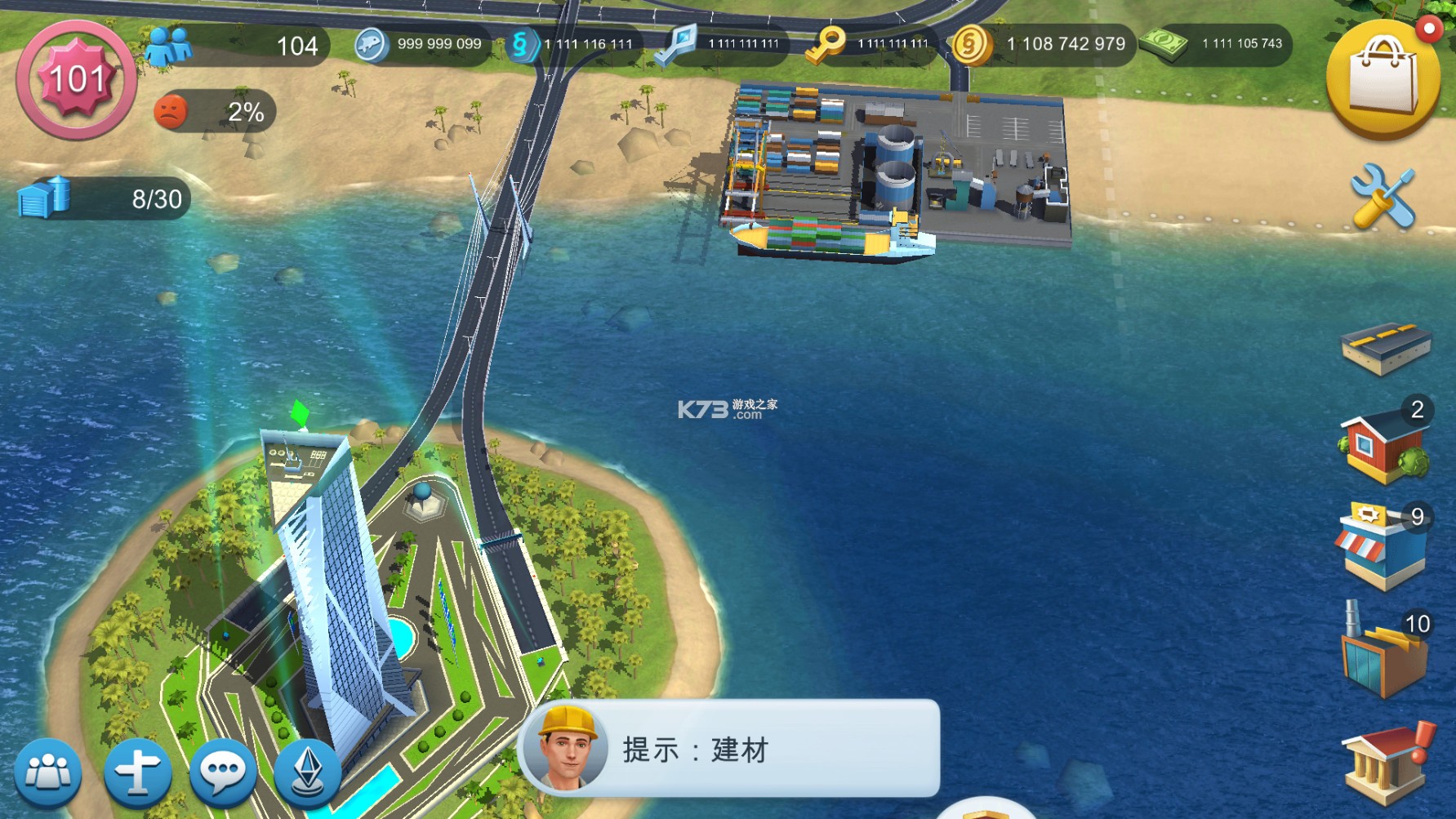Open the shopping bag store button
Image resolution: width=1456 pixels, height=819 pixels.
pos(1383,79)
